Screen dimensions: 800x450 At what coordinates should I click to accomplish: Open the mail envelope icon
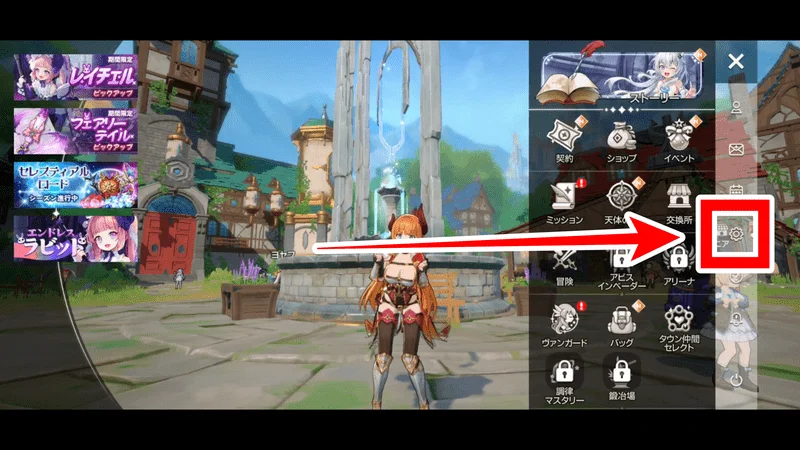click(x=736, y=150)
